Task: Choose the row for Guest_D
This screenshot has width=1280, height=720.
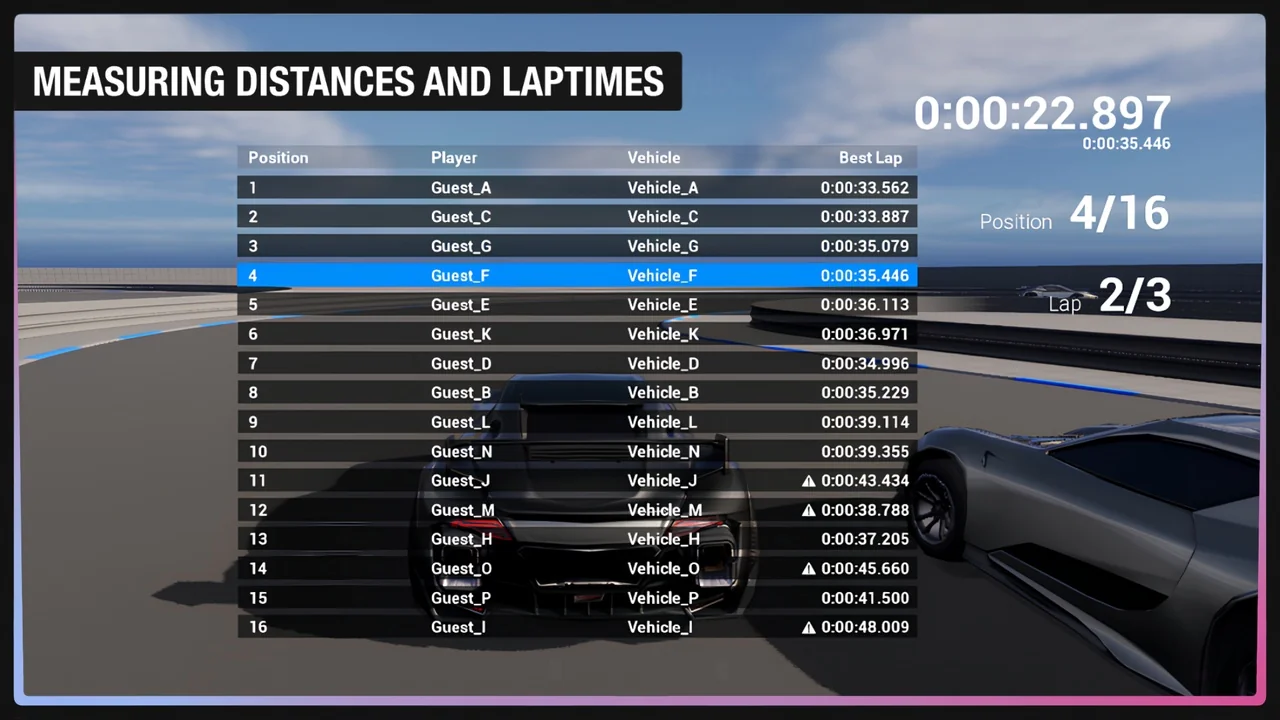Action: tap(577, 363)
